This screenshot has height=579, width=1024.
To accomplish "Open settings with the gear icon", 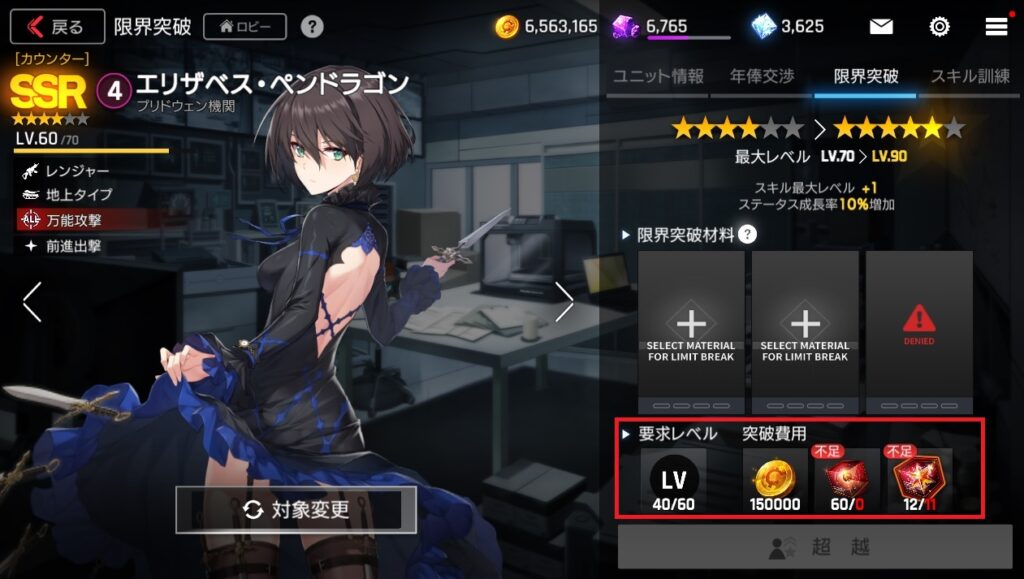I will pos(939,26).
